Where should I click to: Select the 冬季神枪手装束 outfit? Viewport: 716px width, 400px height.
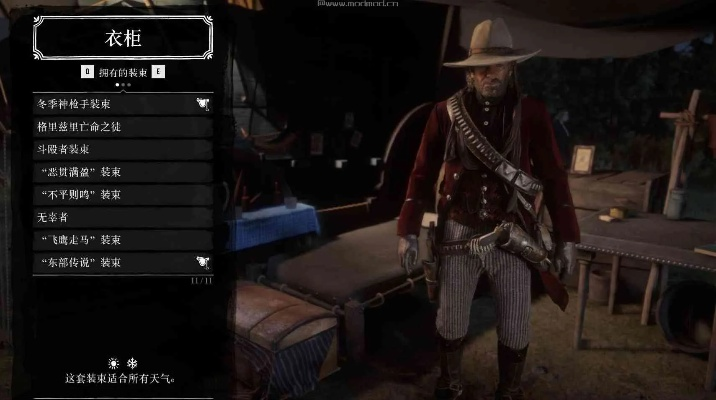coord(122,102)
